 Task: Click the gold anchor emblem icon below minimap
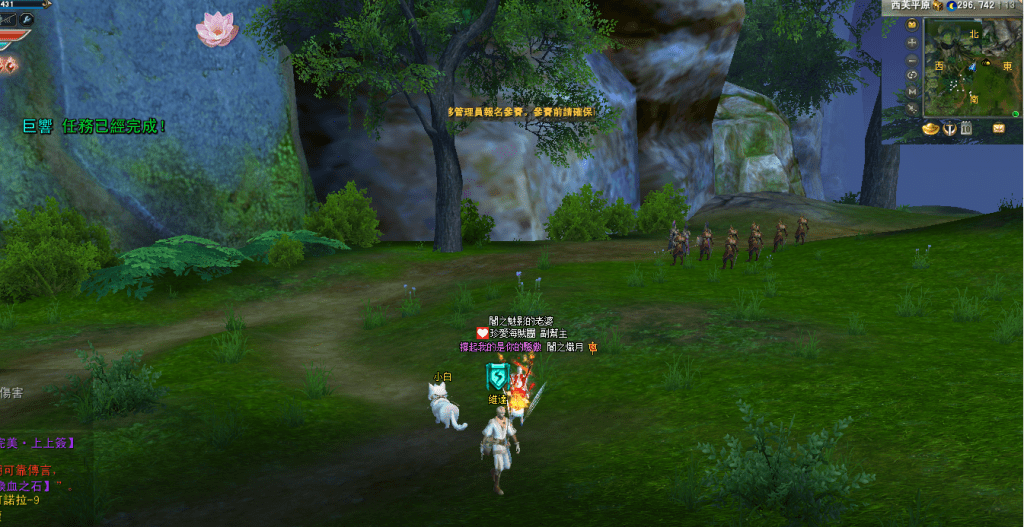(948, 128)
